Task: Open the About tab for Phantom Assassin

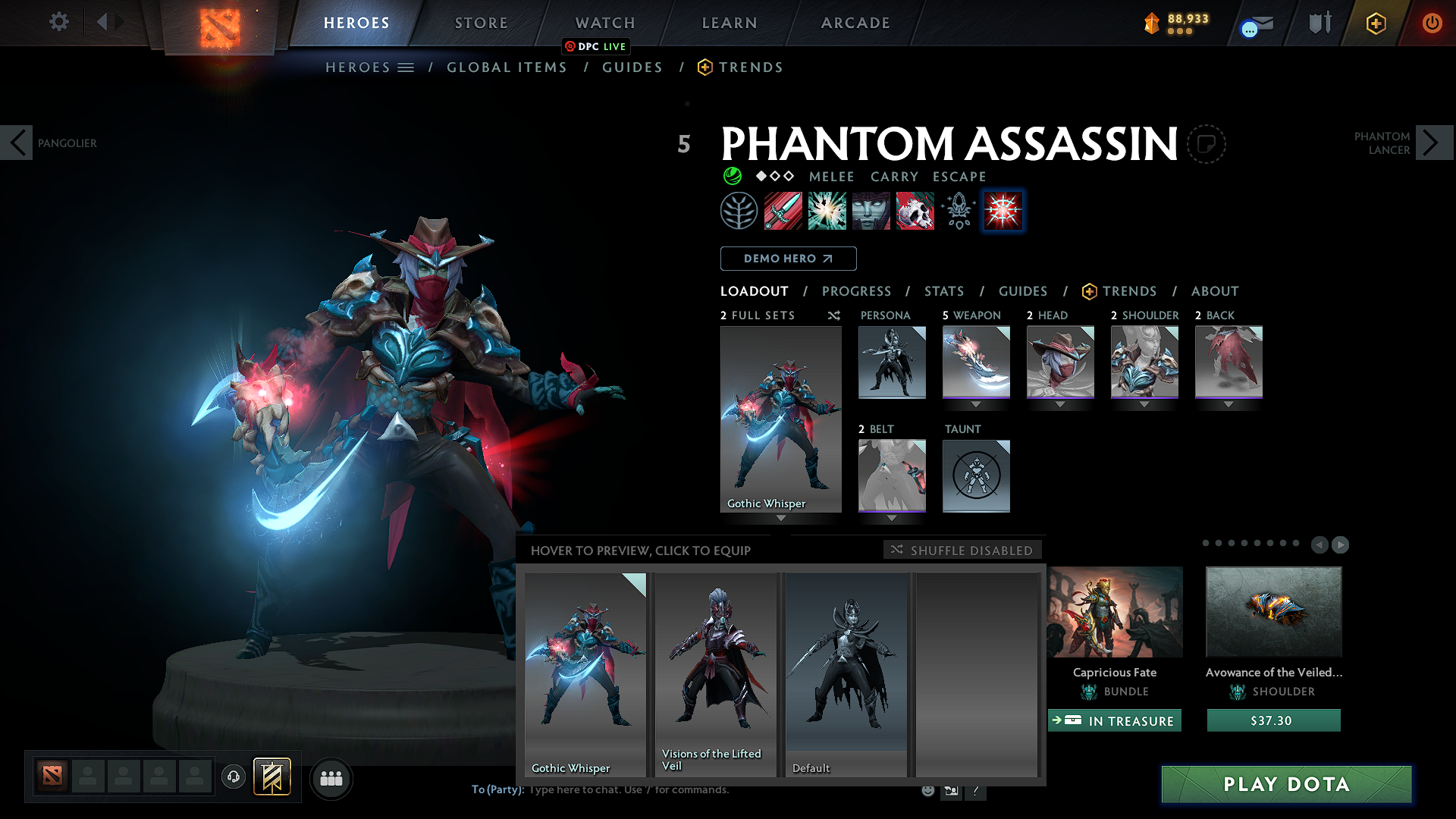Action: (x=1215, y=291)
